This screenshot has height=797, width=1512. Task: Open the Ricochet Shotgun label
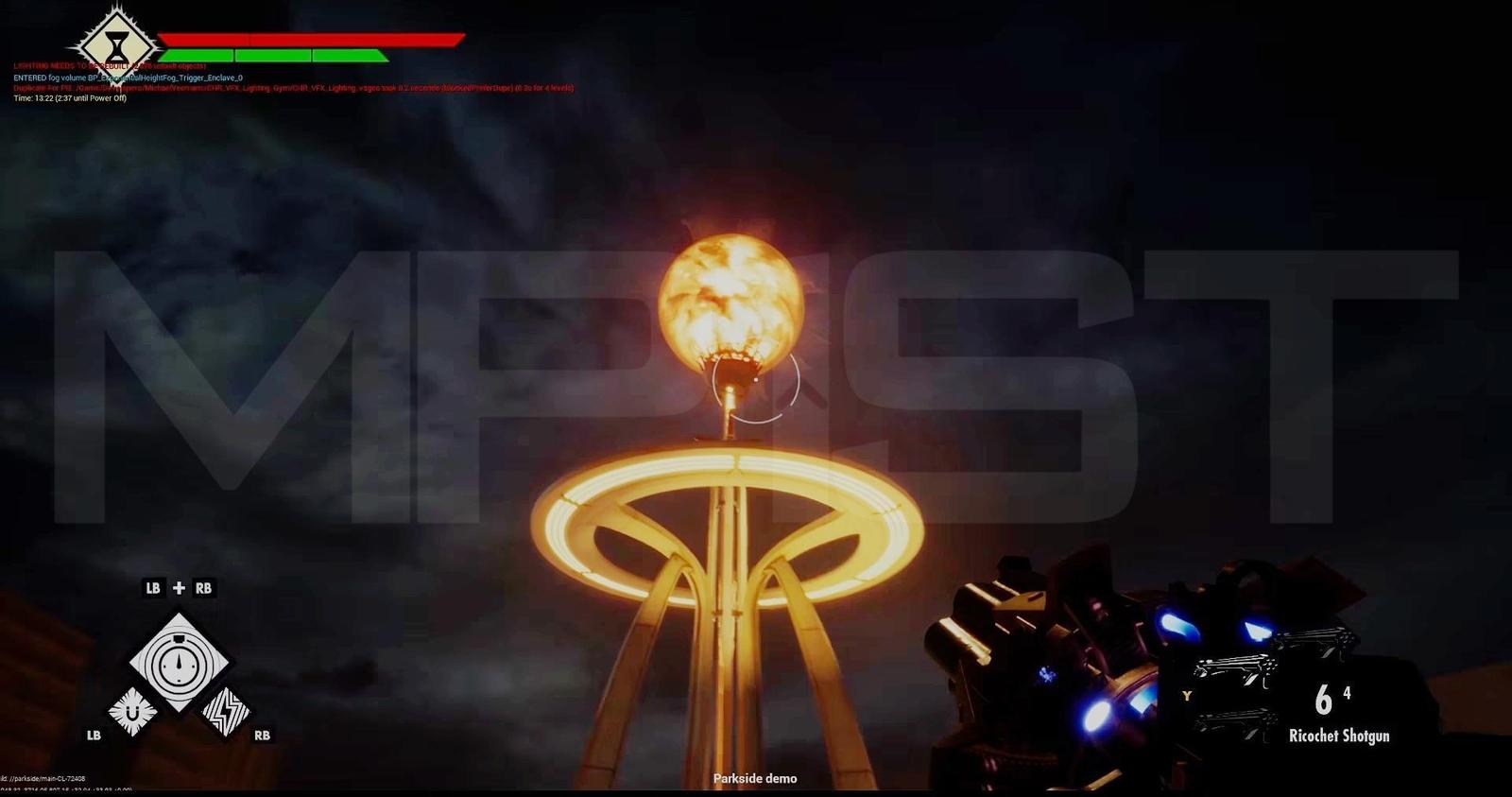coord(1339,736)
